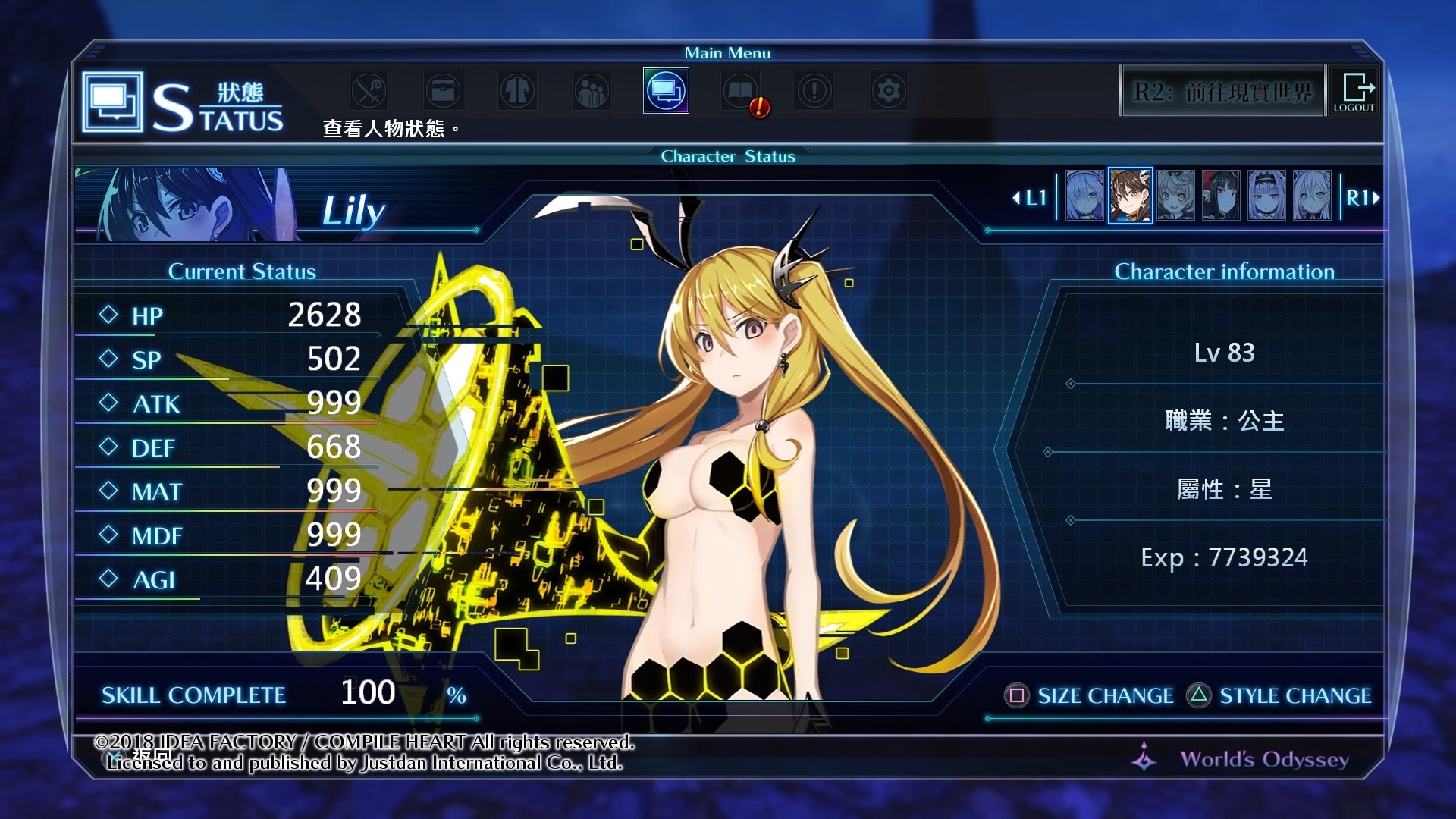Open the book icon with red alert
The height and width of the screenshot is (819, 1456).
[741, 91]
